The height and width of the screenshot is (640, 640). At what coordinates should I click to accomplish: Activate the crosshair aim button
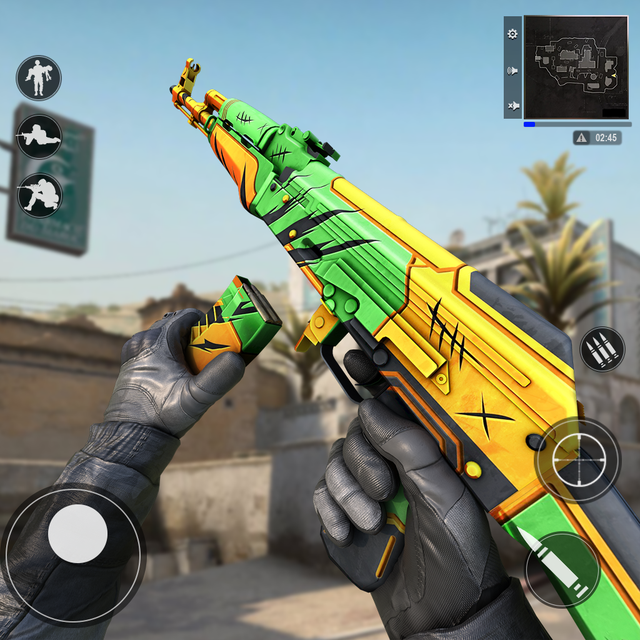point(578,460)
